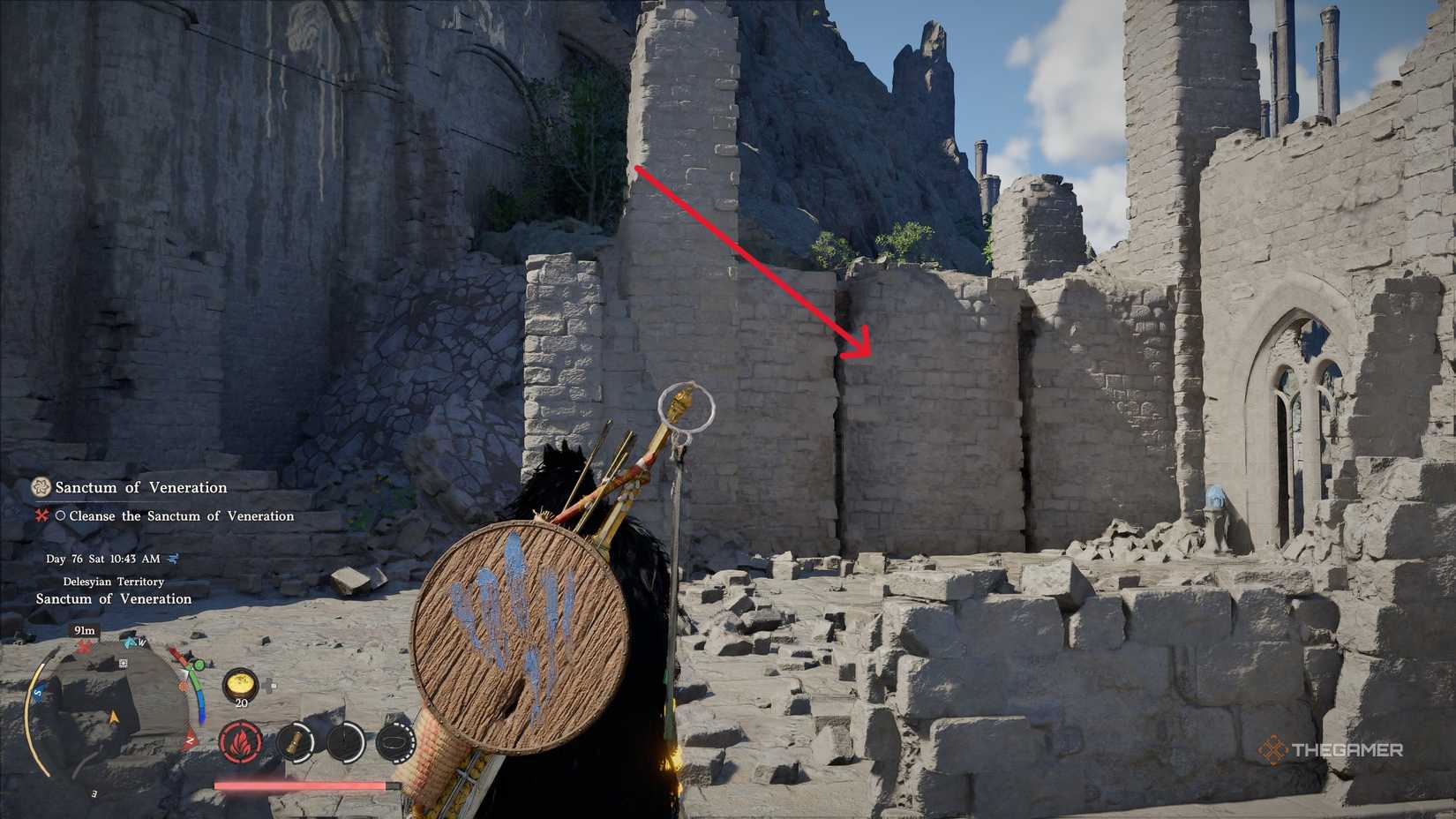This screenshot has width=1456, height=819.
Task: Open the gold coin currency counter
Action: (242, 683)
